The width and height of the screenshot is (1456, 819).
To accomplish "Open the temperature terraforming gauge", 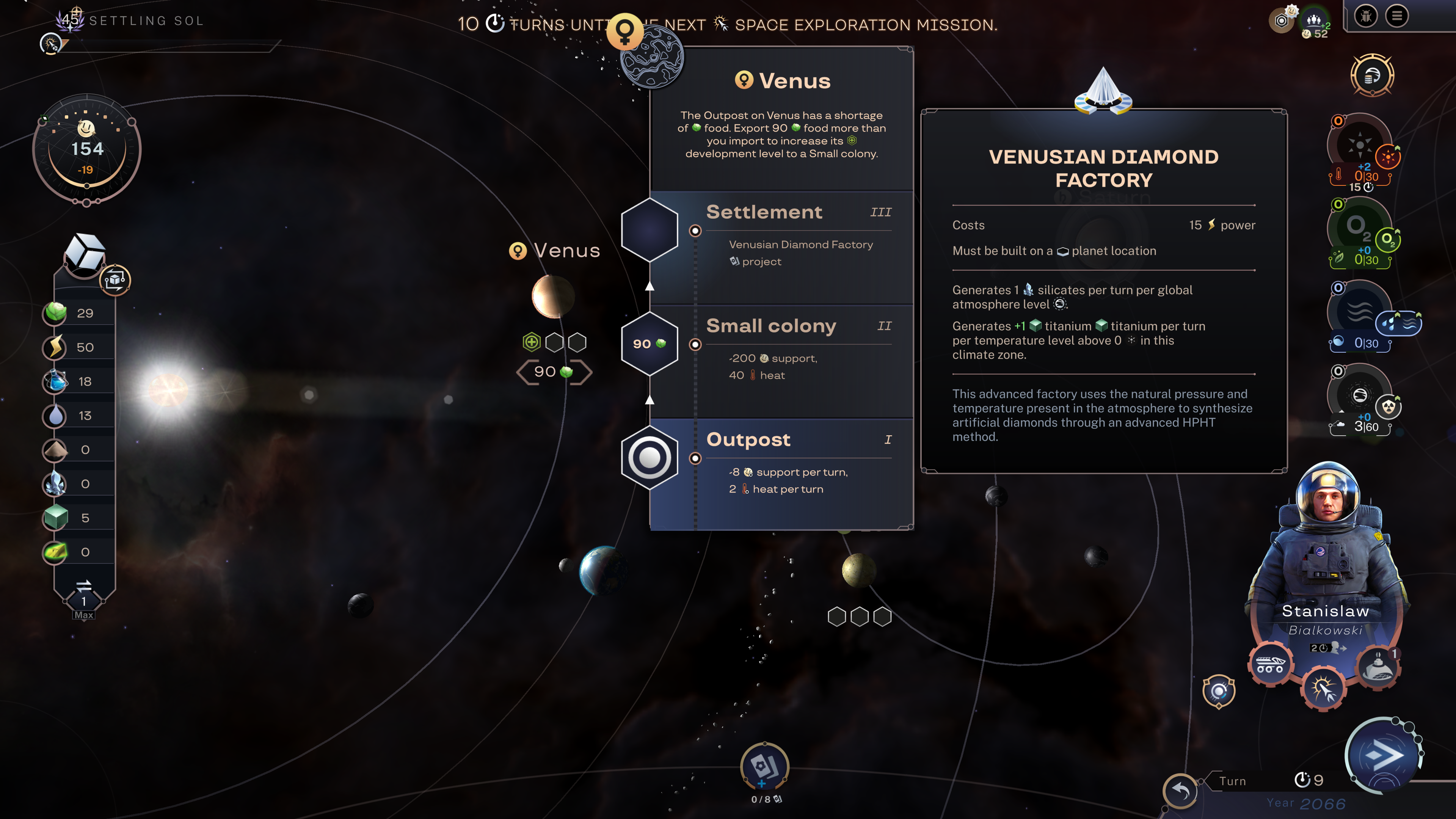I will click(x=1359, y=145).
